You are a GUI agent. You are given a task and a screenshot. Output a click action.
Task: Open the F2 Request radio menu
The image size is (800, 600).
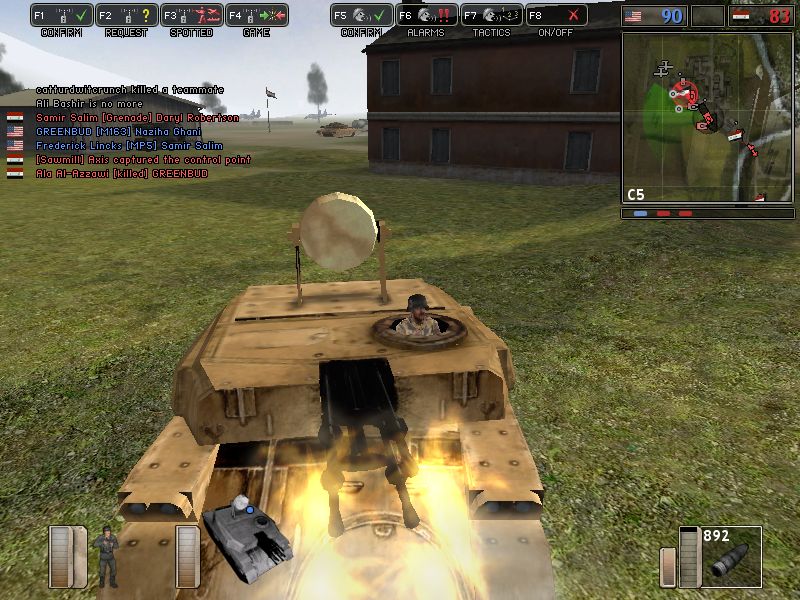coord(127,16)
